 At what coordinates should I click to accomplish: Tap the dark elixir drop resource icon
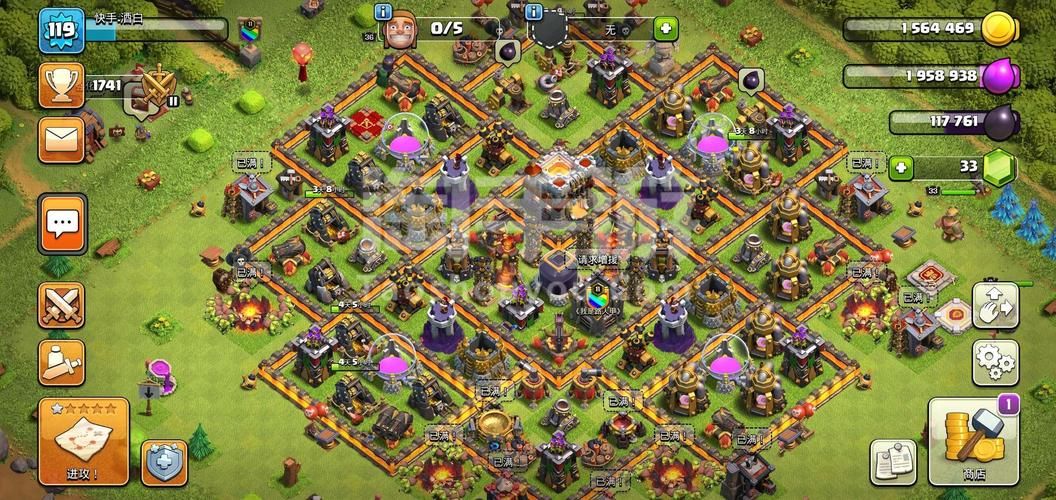coord(999,122)
